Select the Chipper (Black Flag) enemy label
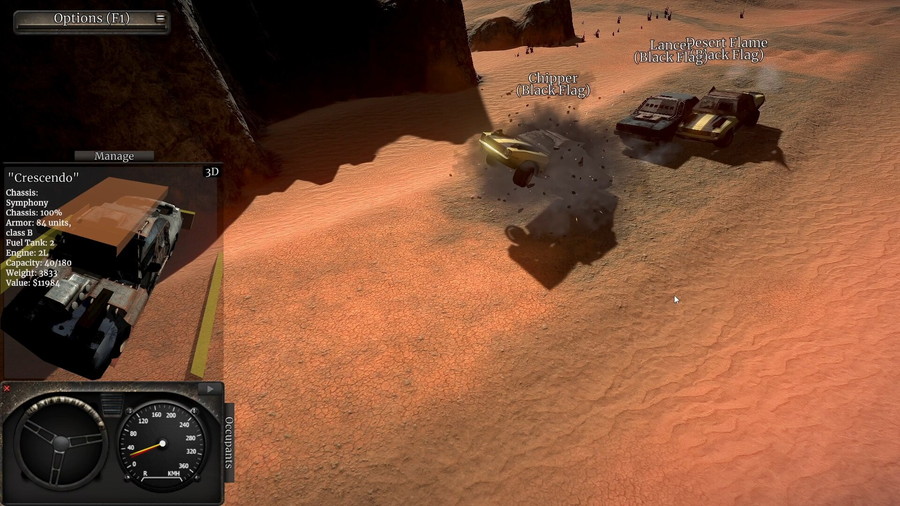This screenshot has width=900, height=506. coord(553,84)
